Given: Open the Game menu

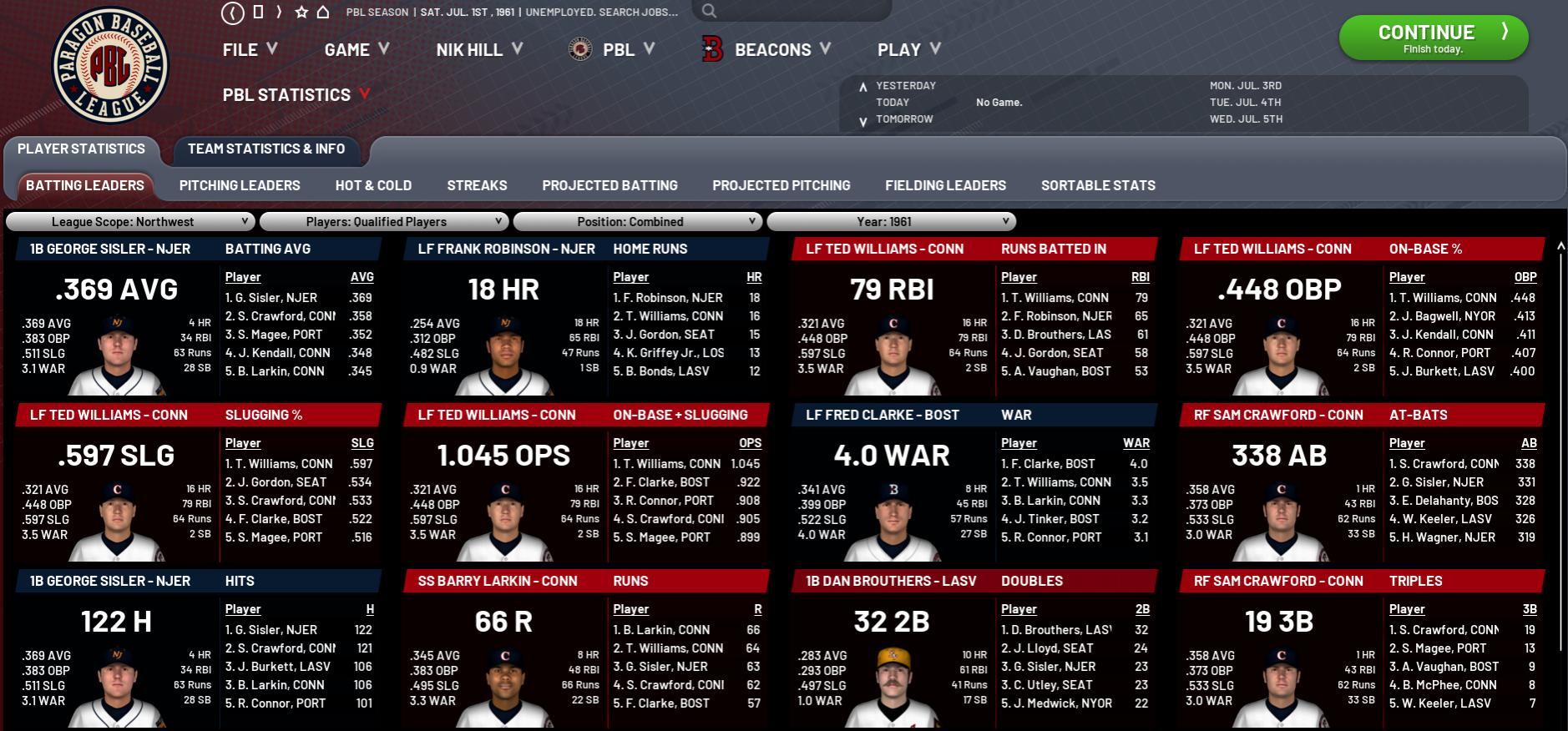Looking at the screenshot, I should [357, 50].
